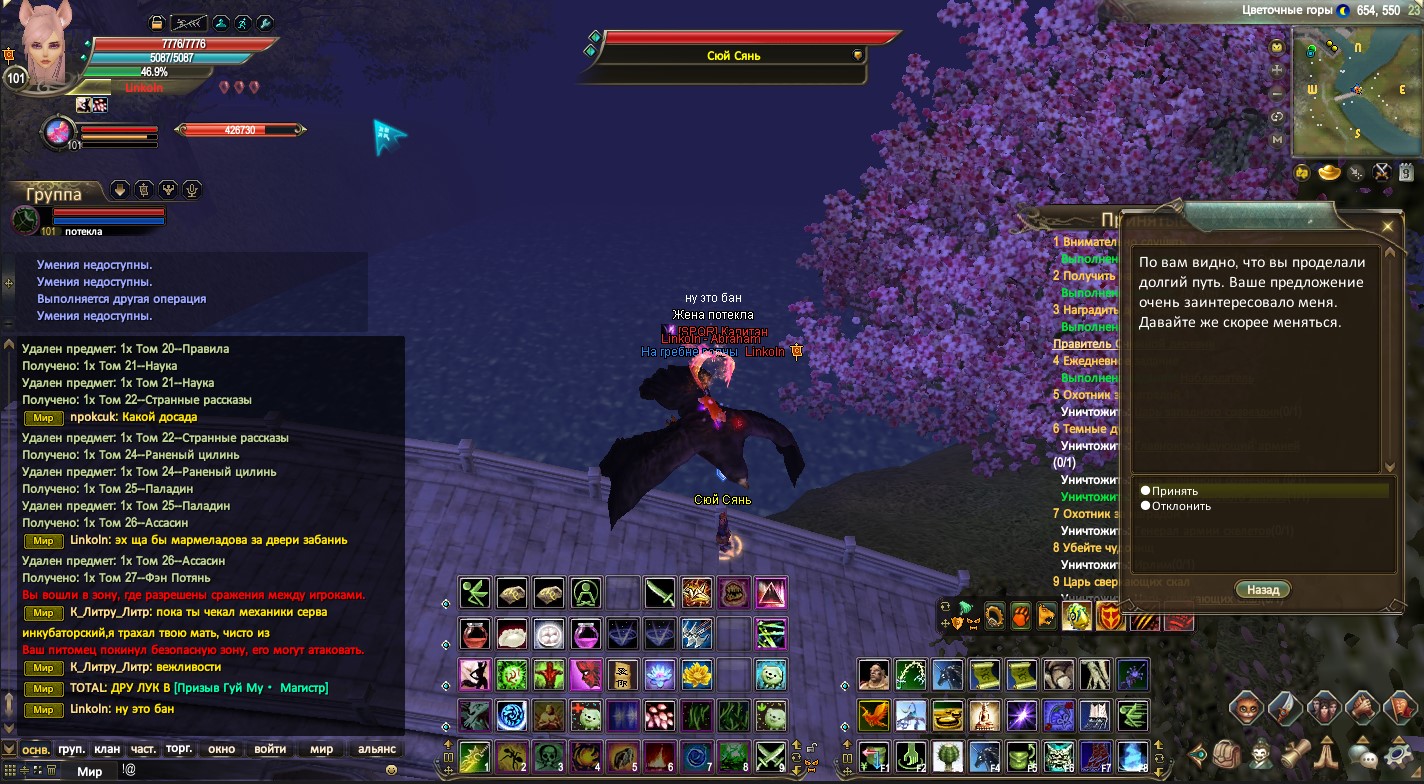This screenshot has width=1424, height=784.
Task: Collapse the chat with the double-chevron arrow
Action: coord(8,749)
